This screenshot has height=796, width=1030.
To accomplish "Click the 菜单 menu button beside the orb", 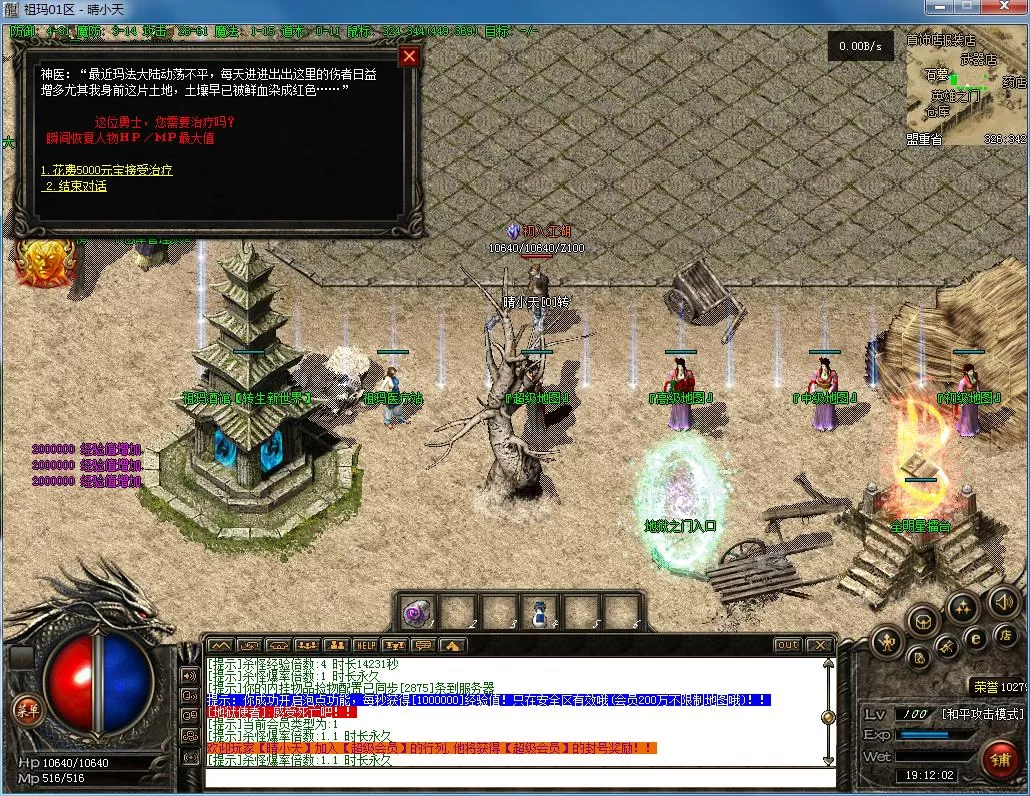I will pos(27,709).
